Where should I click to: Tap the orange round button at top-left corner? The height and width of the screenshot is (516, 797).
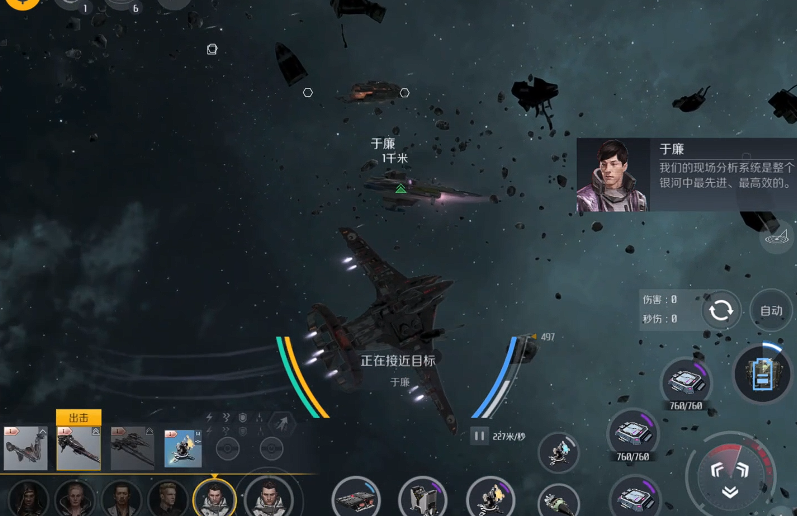point(20,3)
